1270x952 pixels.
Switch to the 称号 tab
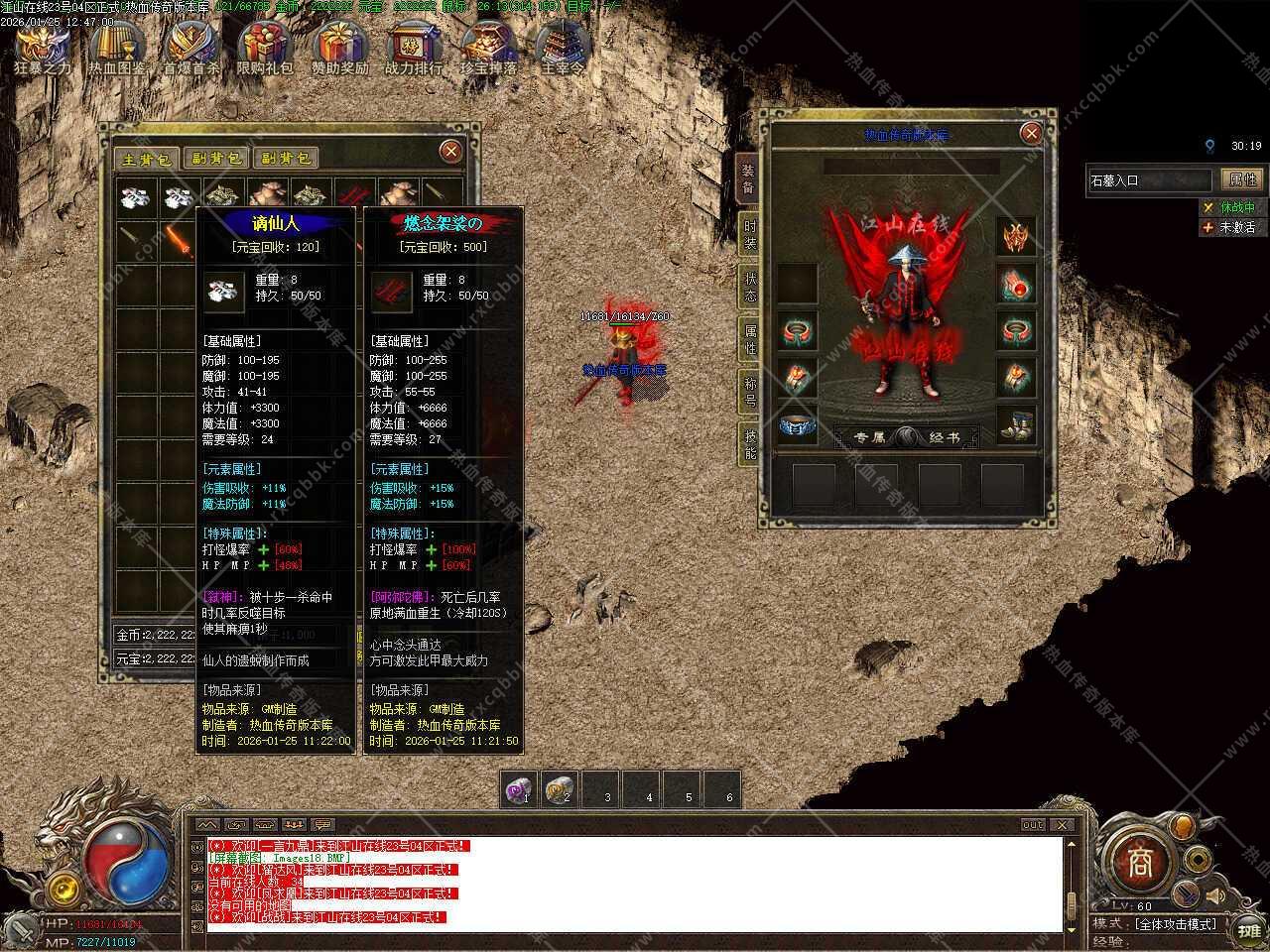click(749, 391)
